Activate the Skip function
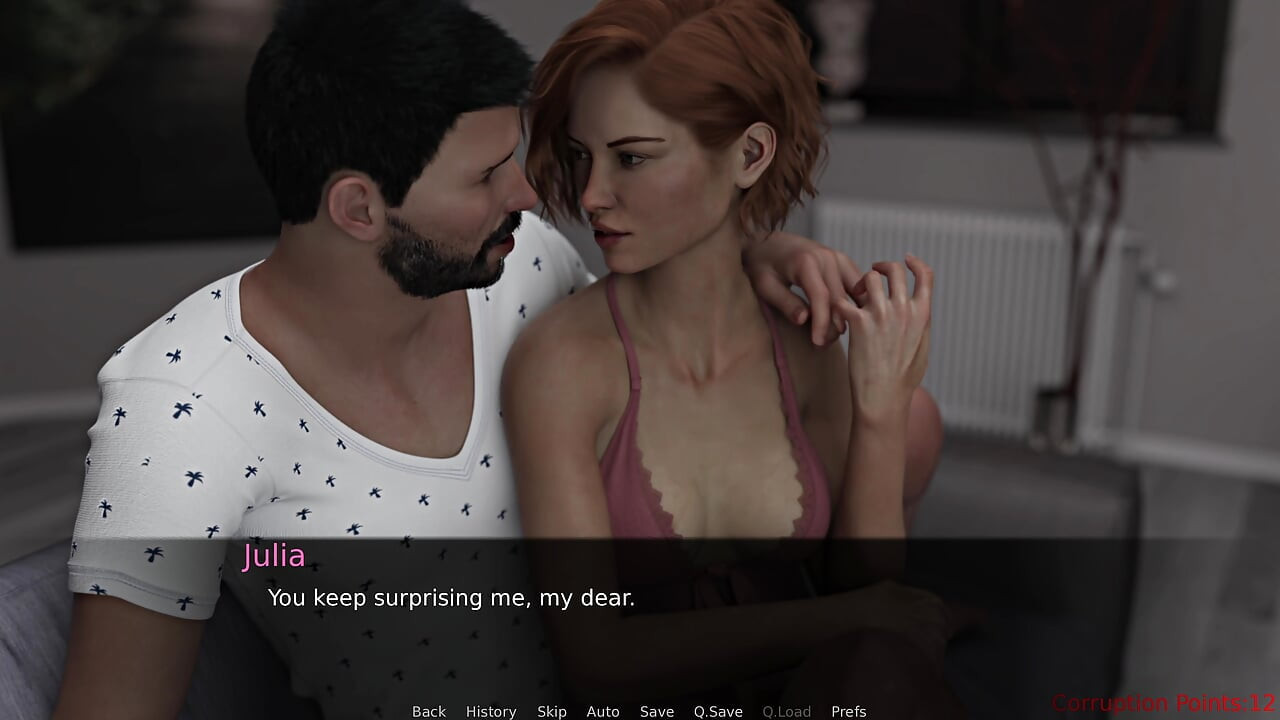Viewport: 1280px width, 720px height. pos(552,711)
